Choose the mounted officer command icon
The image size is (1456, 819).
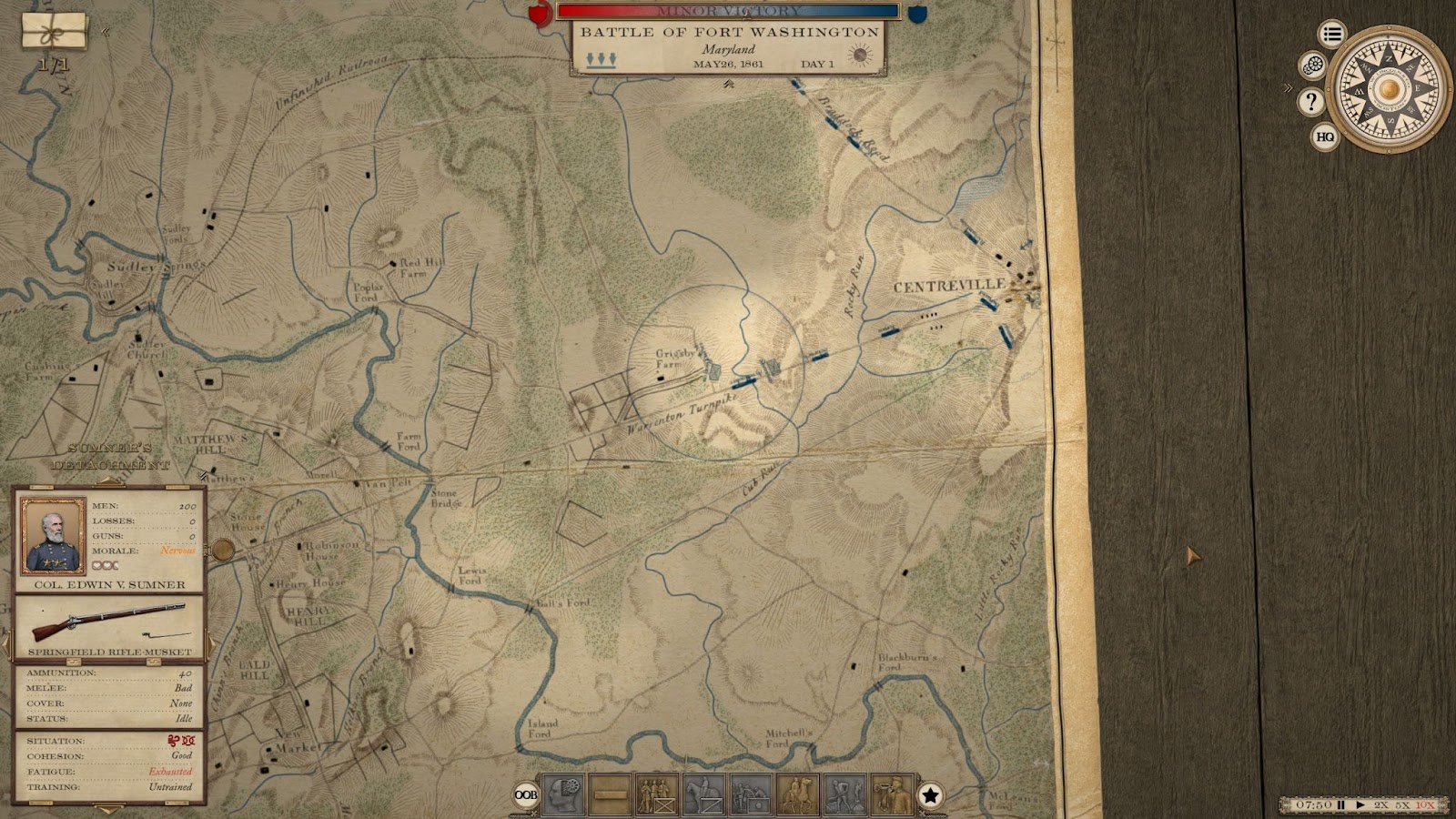click(x=799, y=795)
